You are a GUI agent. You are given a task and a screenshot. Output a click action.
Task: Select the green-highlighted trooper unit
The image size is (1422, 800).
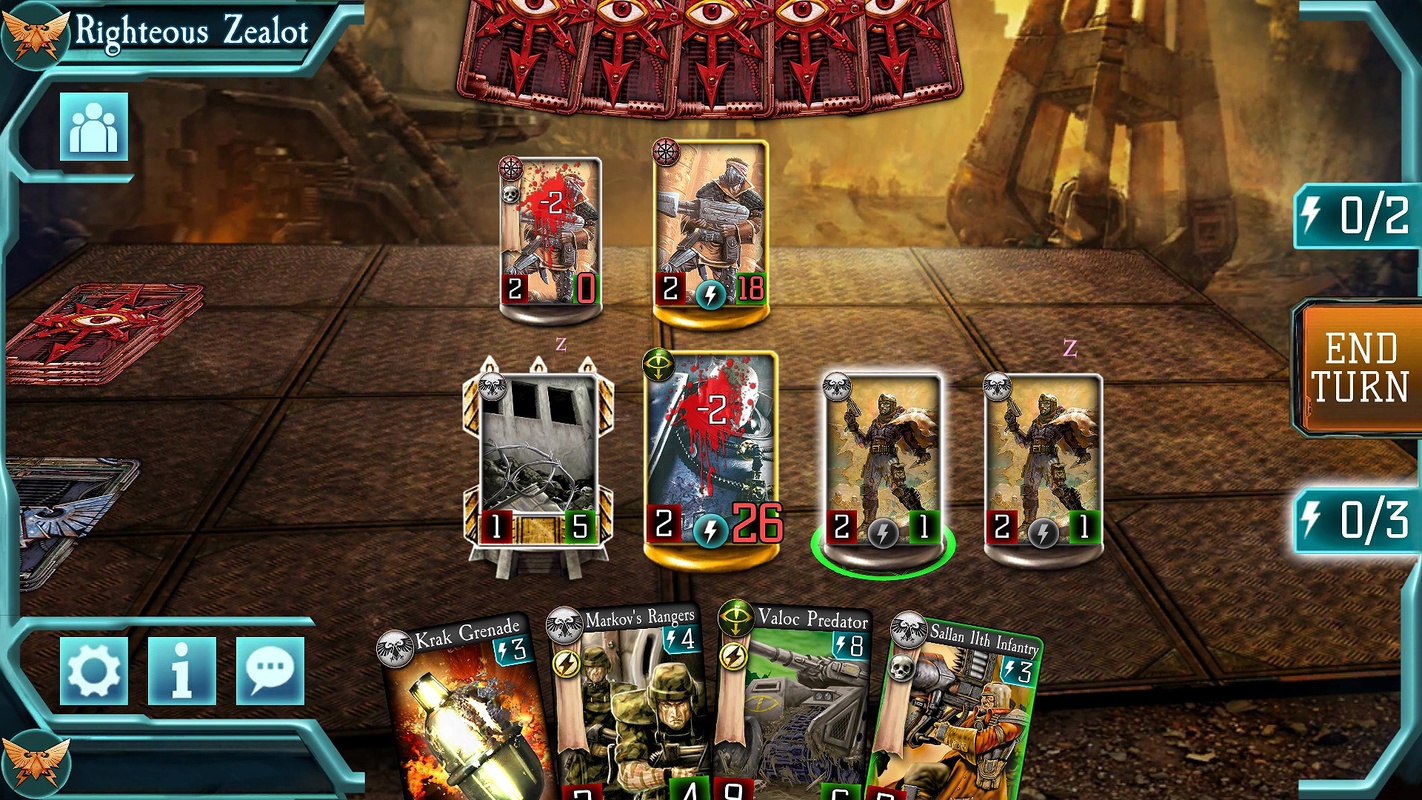coord(881,460)
